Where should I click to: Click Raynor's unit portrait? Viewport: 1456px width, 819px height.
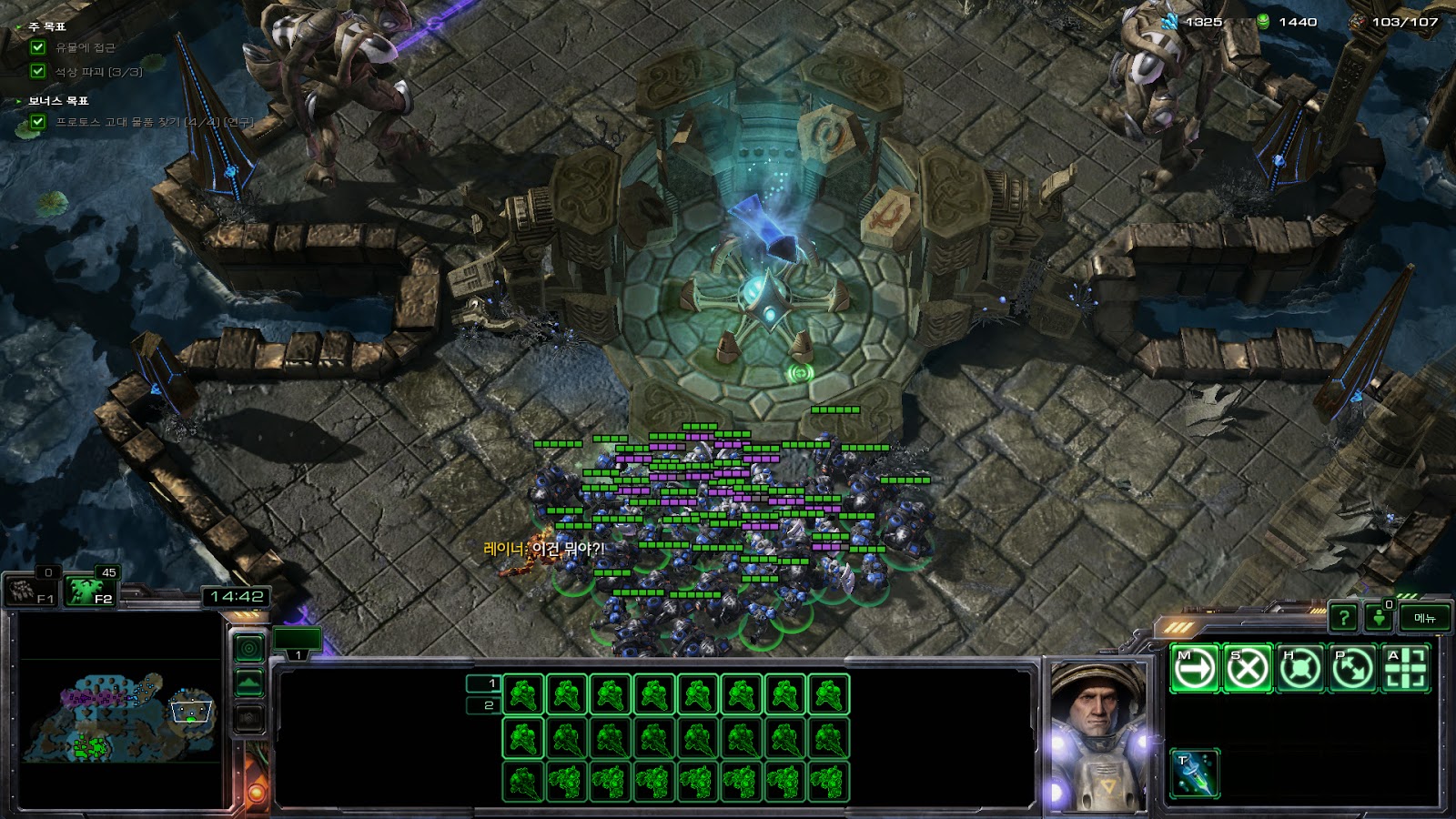(1097, 735)
